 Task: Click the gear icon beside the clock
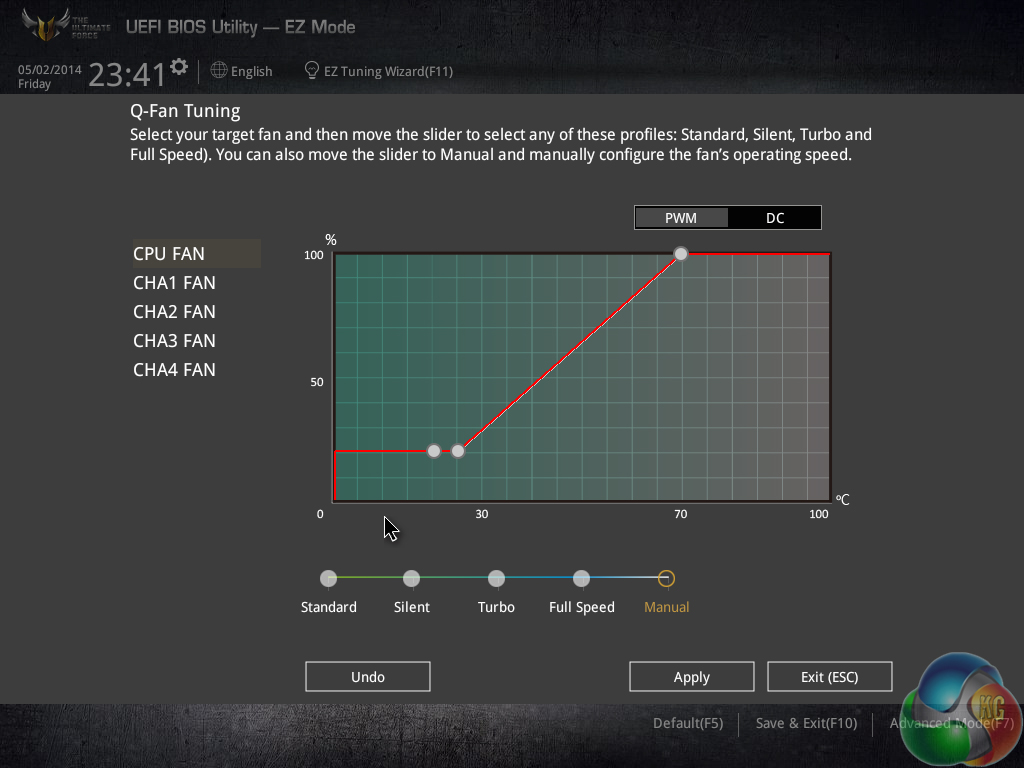179,67
